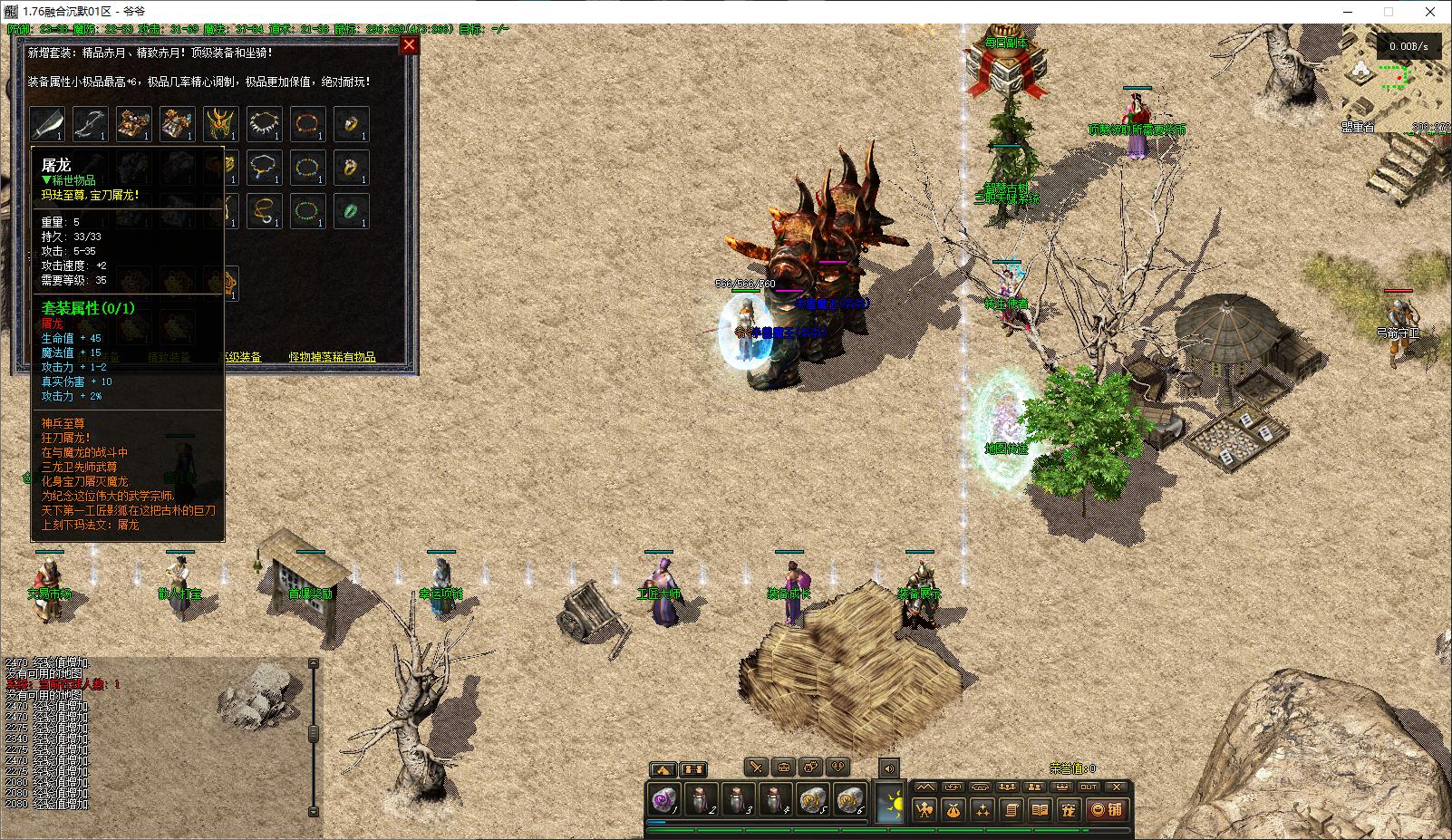Open the shop button labeled 铺
This screenshot has width=1452, height=840.
pos(1106,810)
